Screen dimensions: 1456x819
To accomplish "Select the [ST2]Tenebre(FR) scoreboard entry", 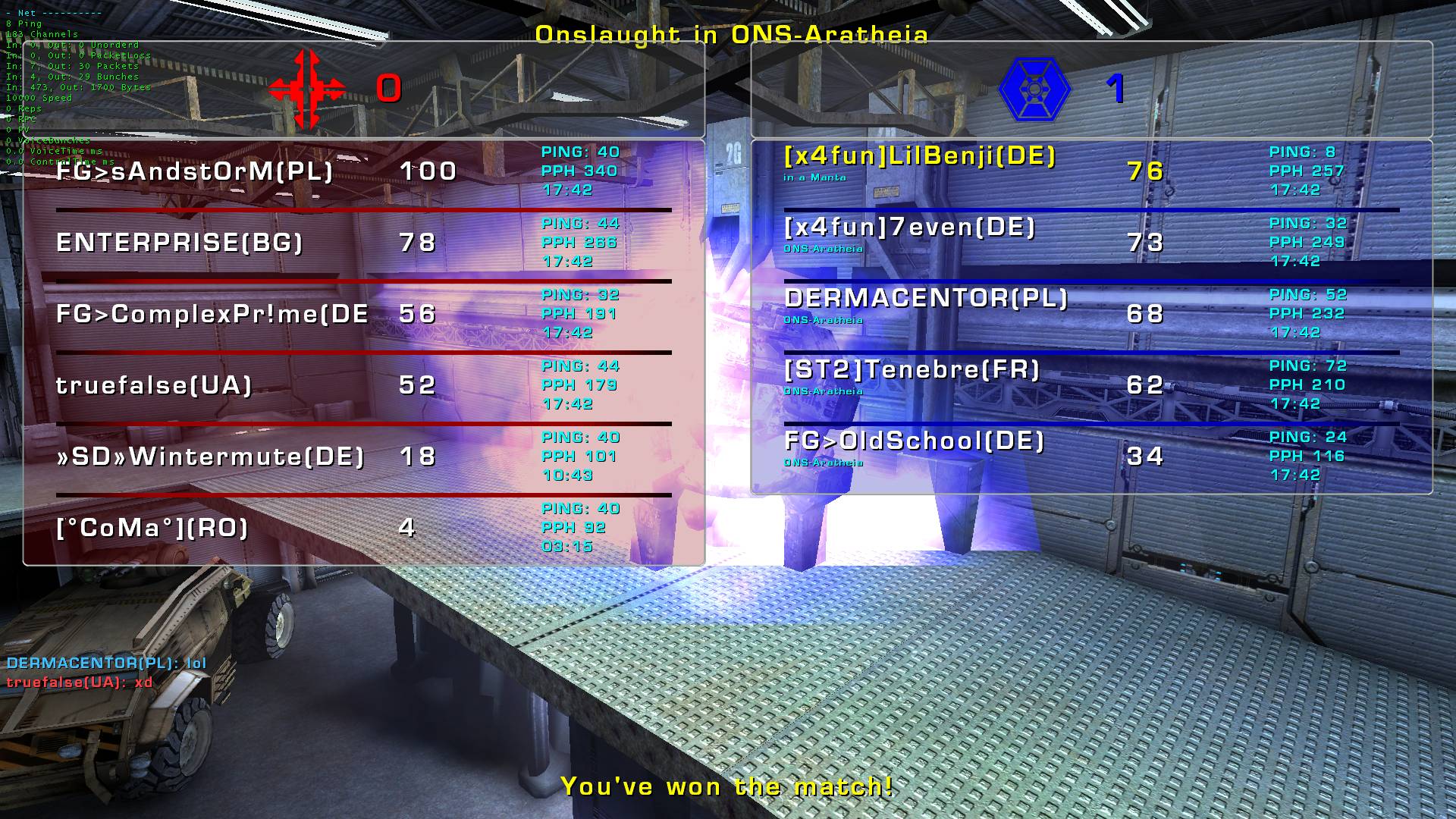I will [912, 370].
